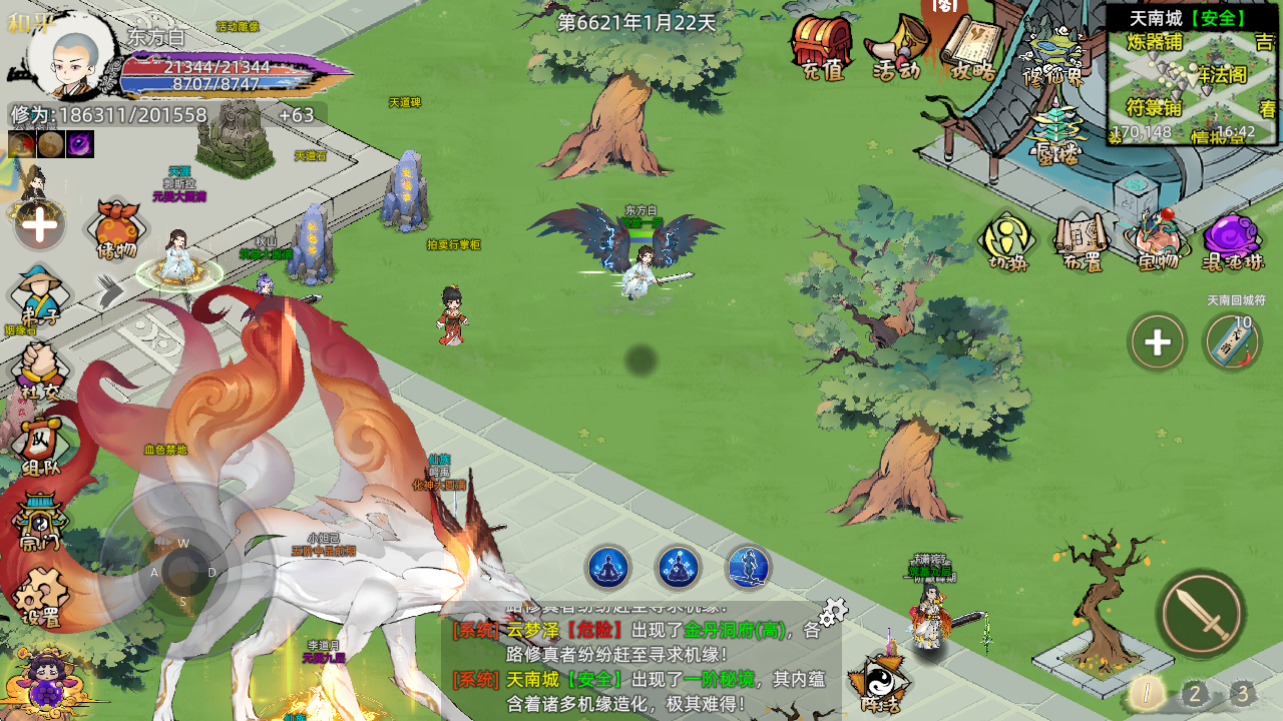Open the 组队 team menu

(x=40, y=447)
